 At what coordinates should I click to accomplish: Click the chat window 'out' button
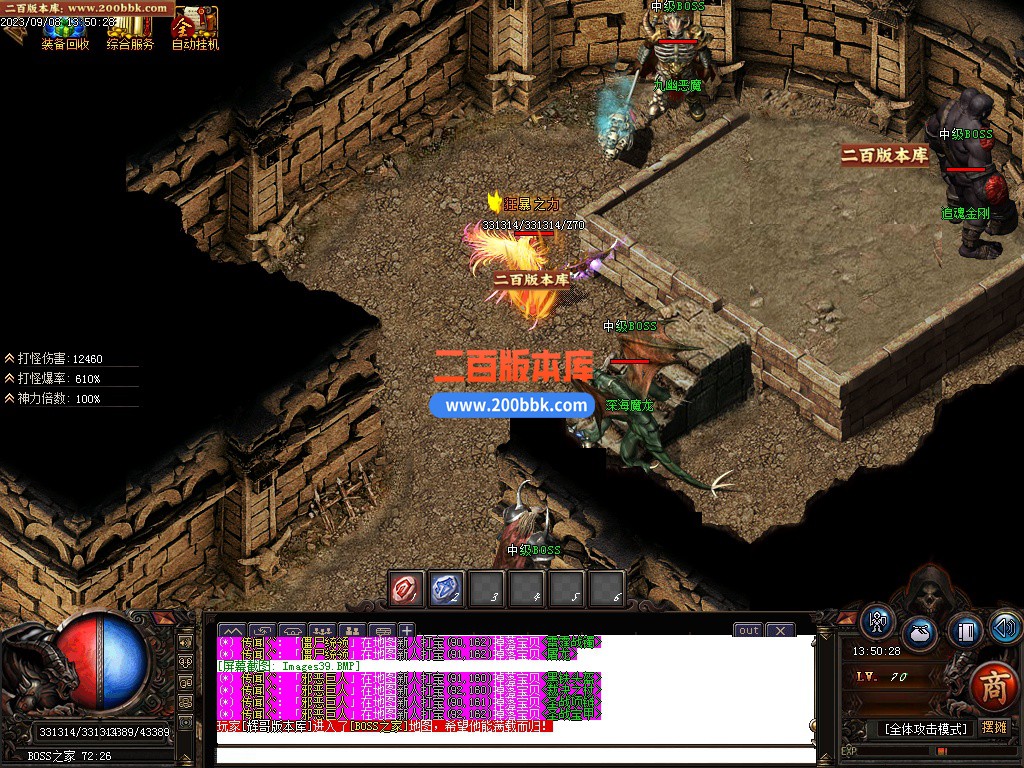click(x=747, y=630)
